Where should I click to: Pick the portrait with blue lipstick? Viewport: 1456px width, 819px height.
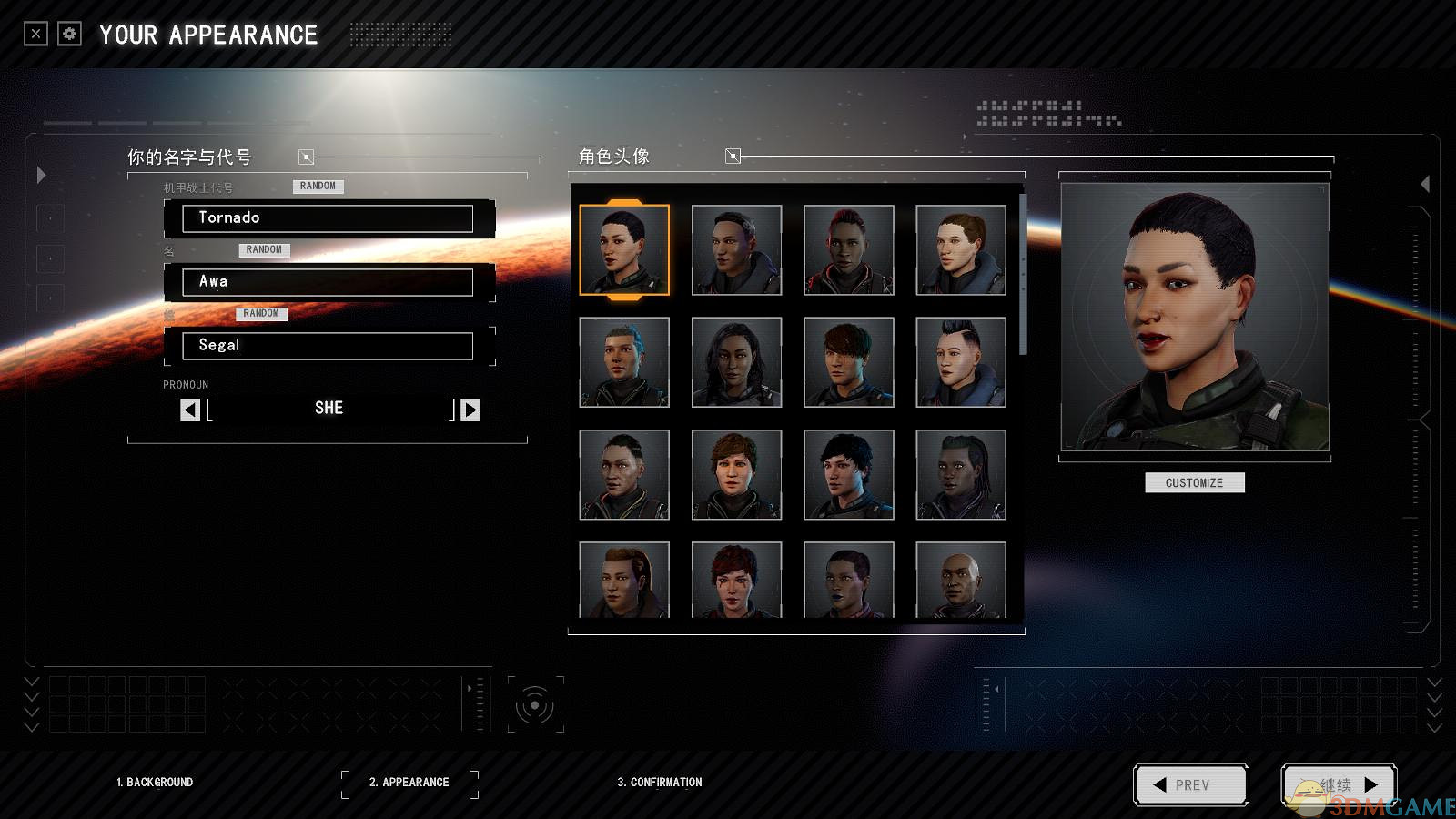click(x=848, y=581)
